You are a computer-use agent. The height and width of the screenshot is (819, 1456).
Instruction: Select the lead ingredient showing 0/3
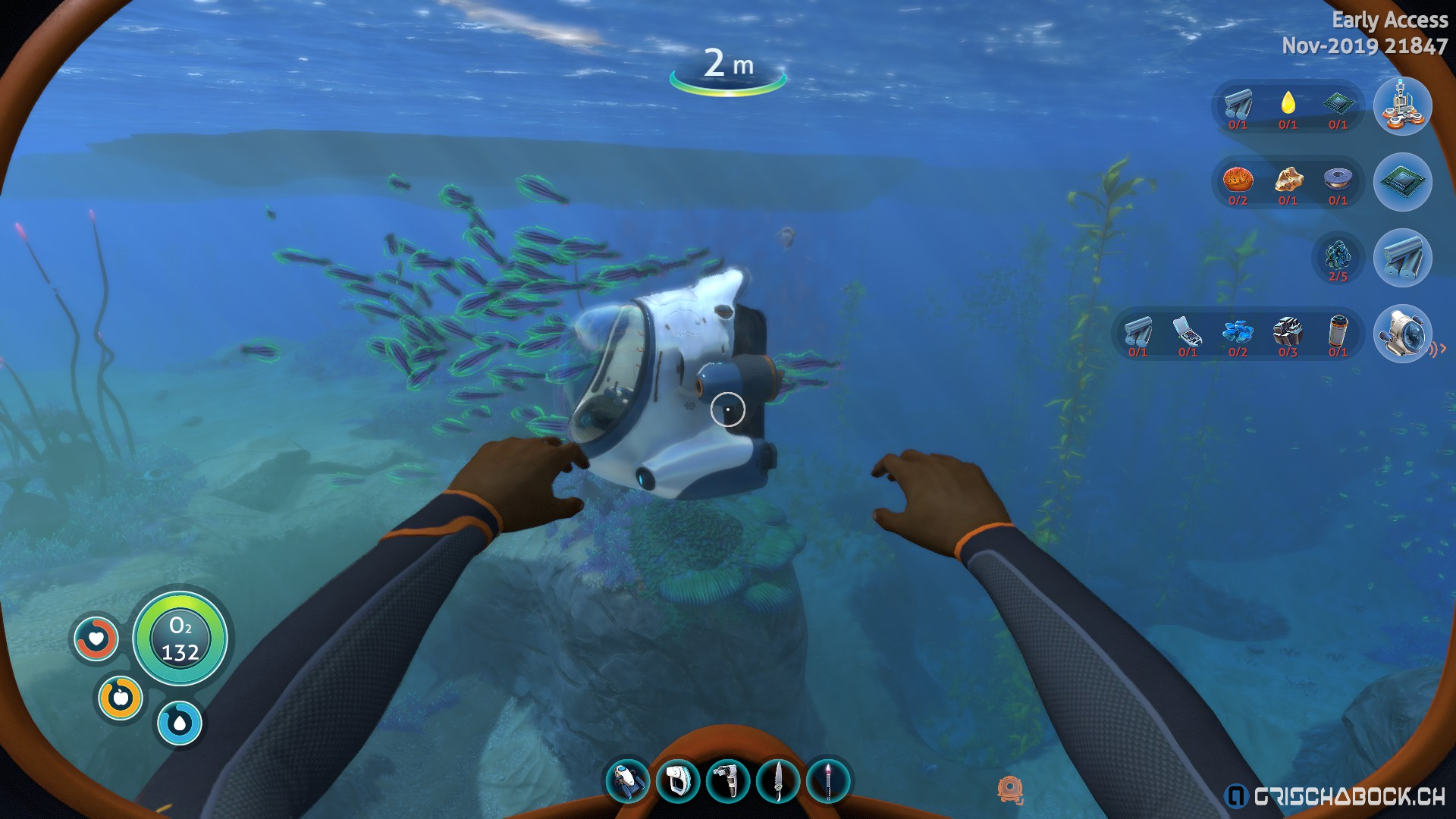coord(1288,332)
